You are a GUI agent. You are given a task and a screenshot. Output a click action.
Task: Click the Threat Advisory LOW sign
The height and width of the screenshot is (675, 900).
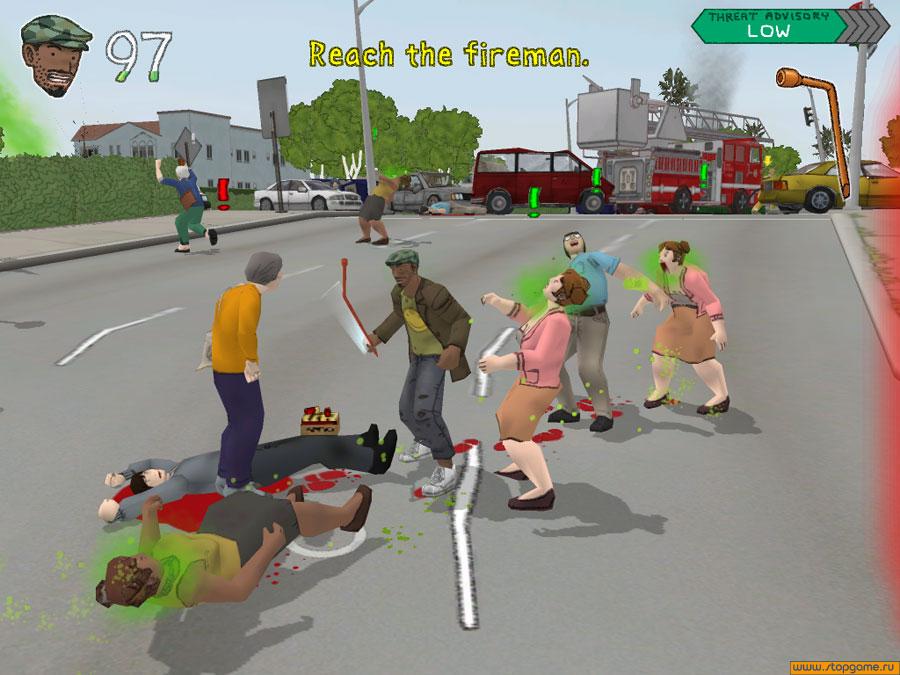click(x=767, y=24)
